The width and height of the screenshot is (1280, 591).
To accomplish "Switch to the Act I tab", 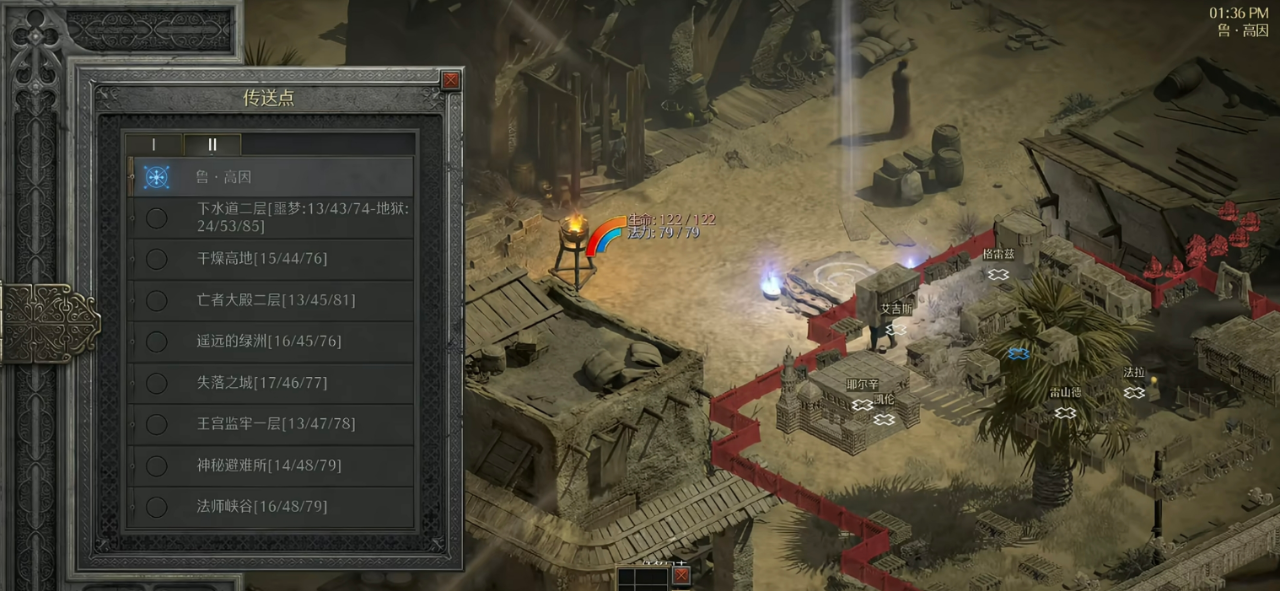I will pos(153,145).
